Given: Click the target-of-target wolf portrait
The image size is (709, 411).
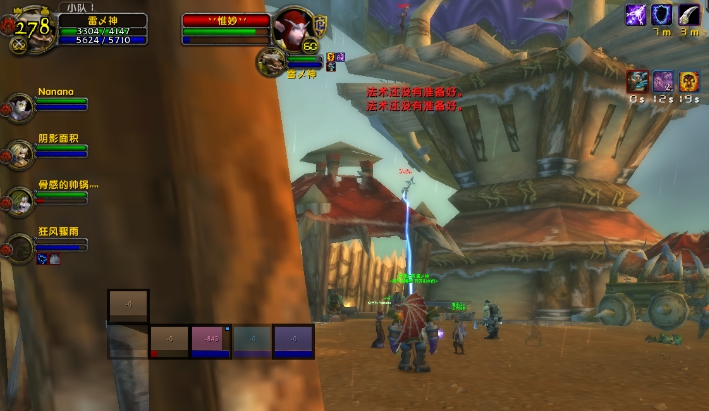Looking at the screenshot, I should 270,61.
